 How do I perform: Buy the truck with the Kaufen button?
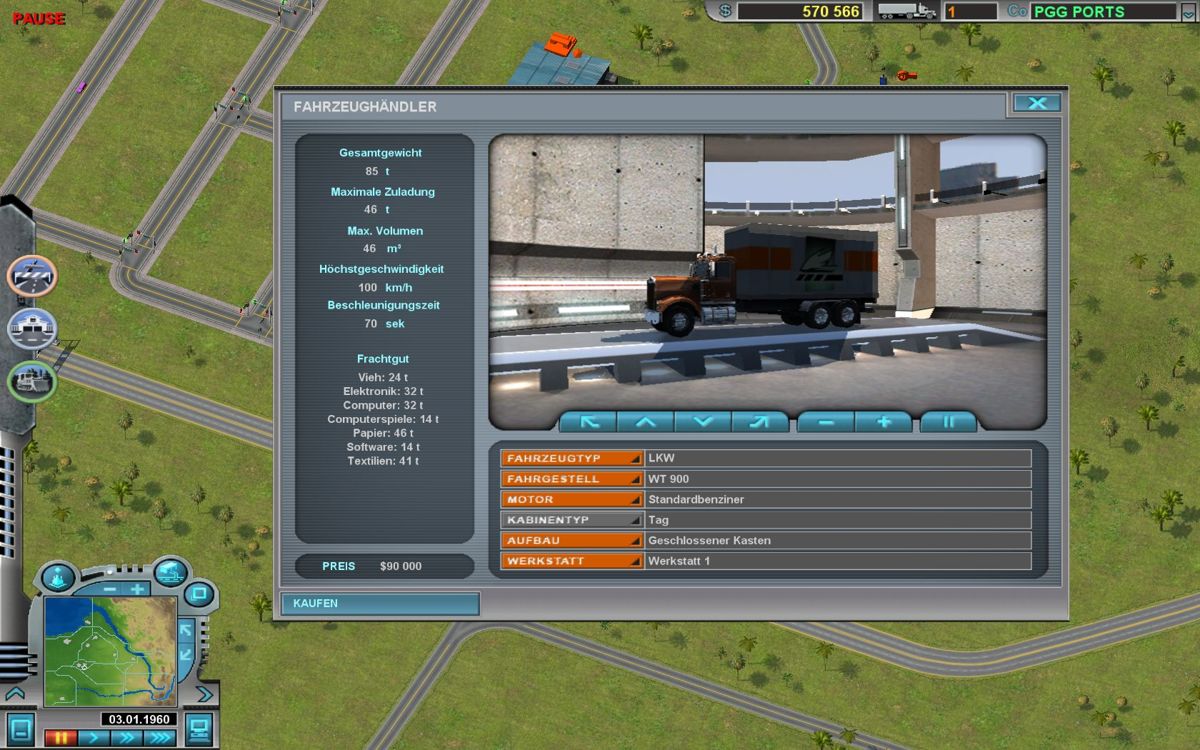pyautogui.click(x=379, y=604)
